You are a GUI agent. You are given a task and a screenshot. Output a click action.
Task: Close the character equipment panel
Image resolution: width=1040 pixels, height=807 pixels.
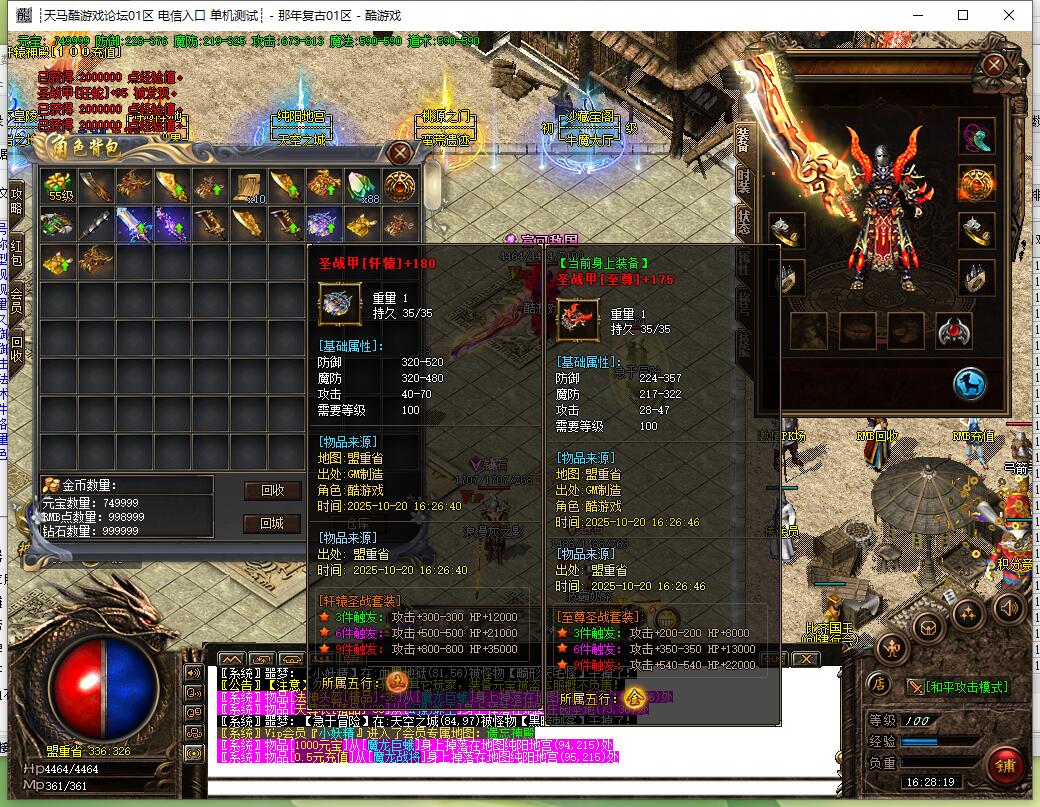point(993,66)
